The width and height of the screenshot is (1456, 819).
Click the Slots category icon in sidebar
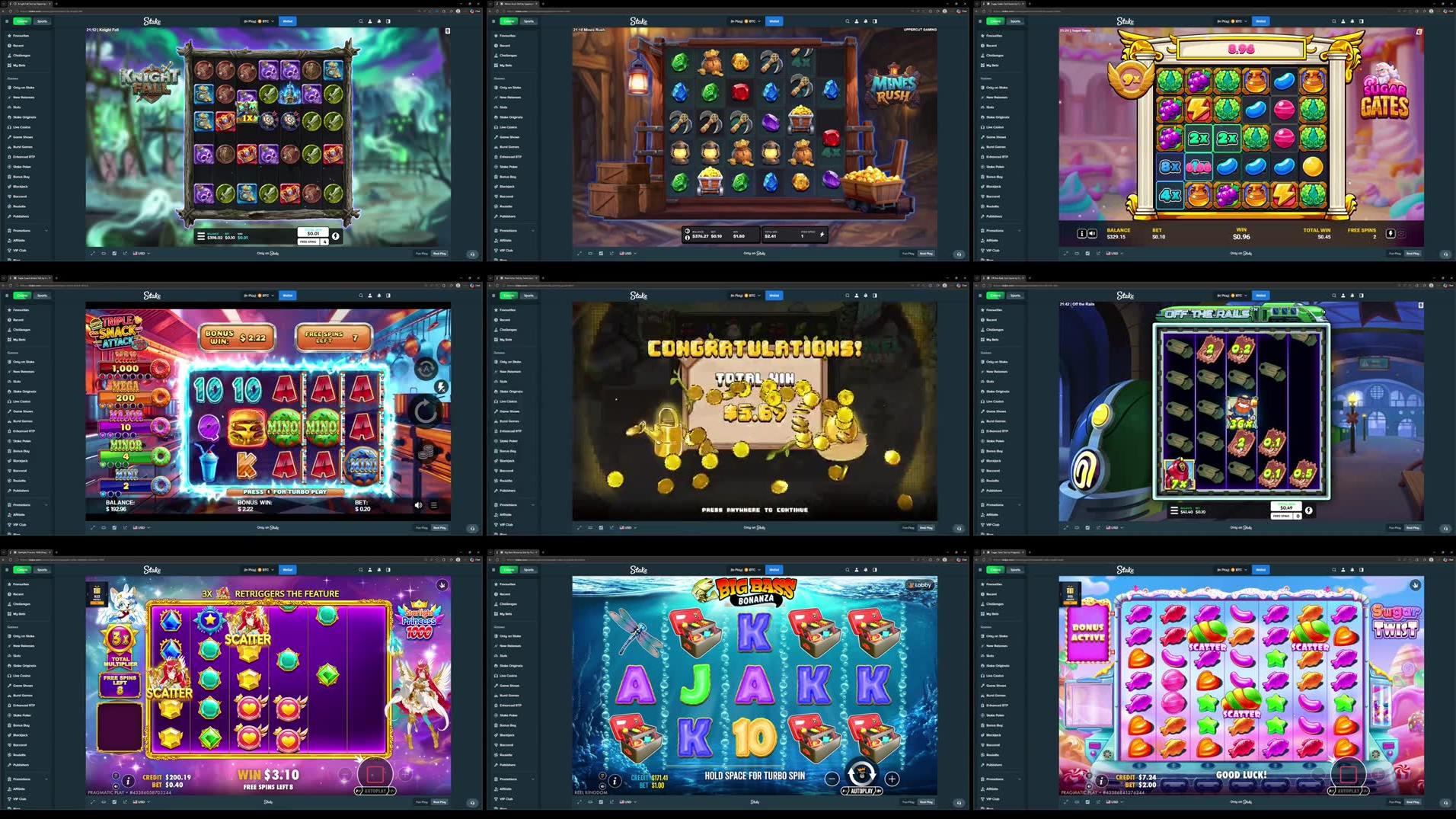point(10,107)
